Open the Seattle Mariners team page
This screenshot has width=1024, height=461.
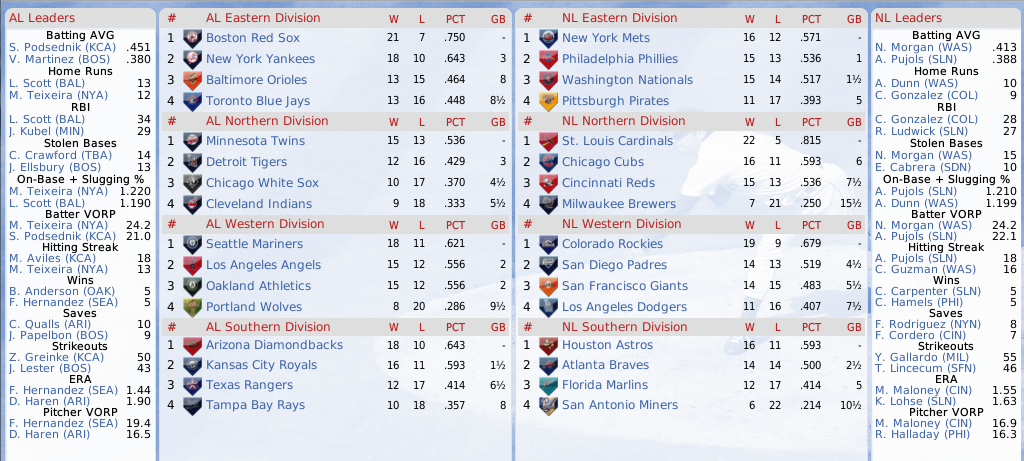pos(254,244)
